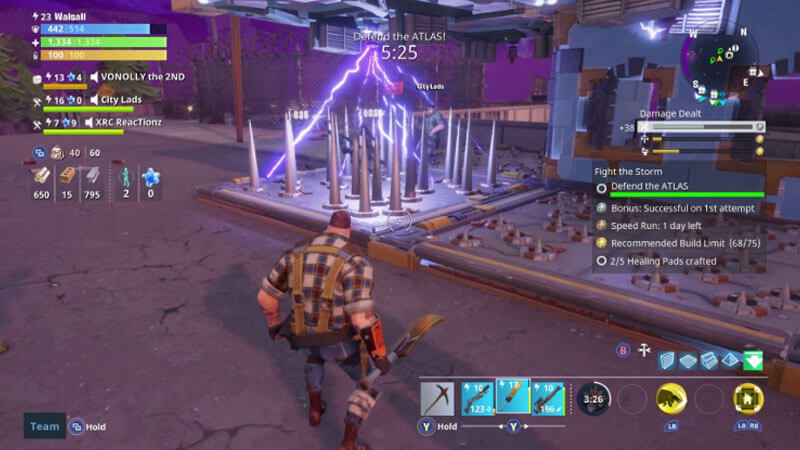The height and width of the screenshot is (450, 800).
Task: Activate the yellow bull charge ability
Action: click(x=671, y=398)
